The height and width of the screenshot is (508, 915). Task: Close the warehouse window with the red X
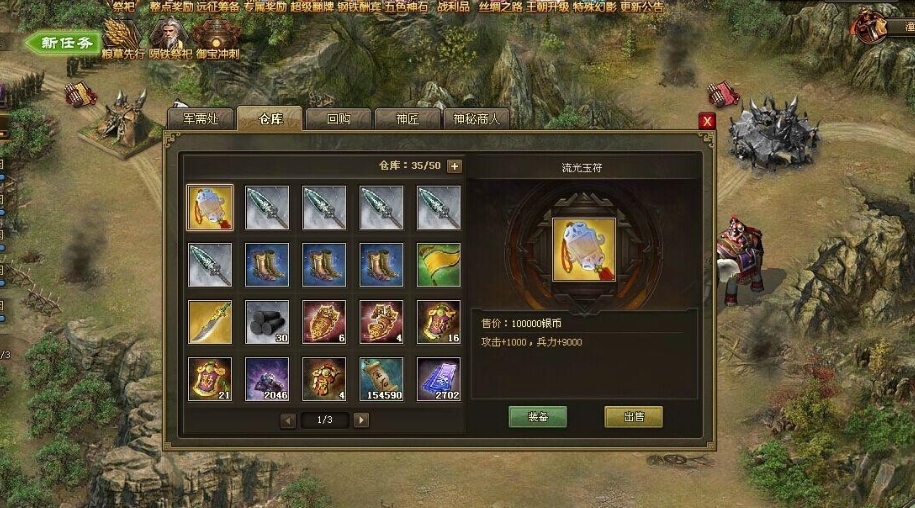[x=707, y=121]
